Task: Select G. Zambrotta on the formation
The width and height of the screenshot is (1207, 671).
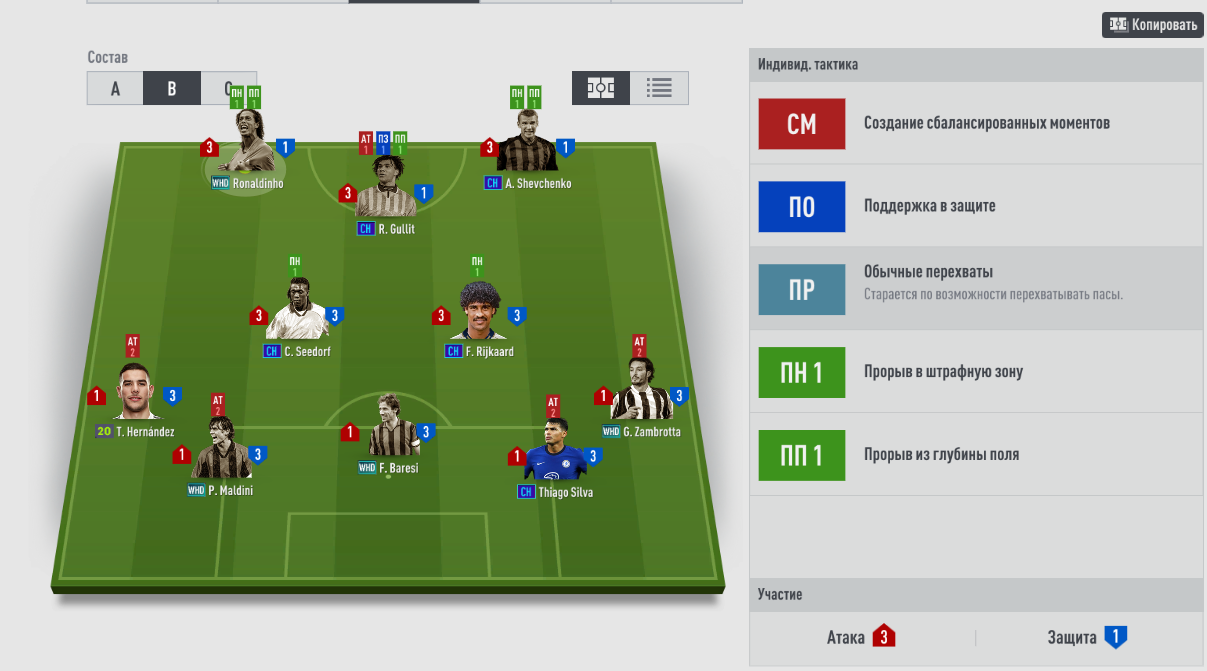Action: coord(640,394)
